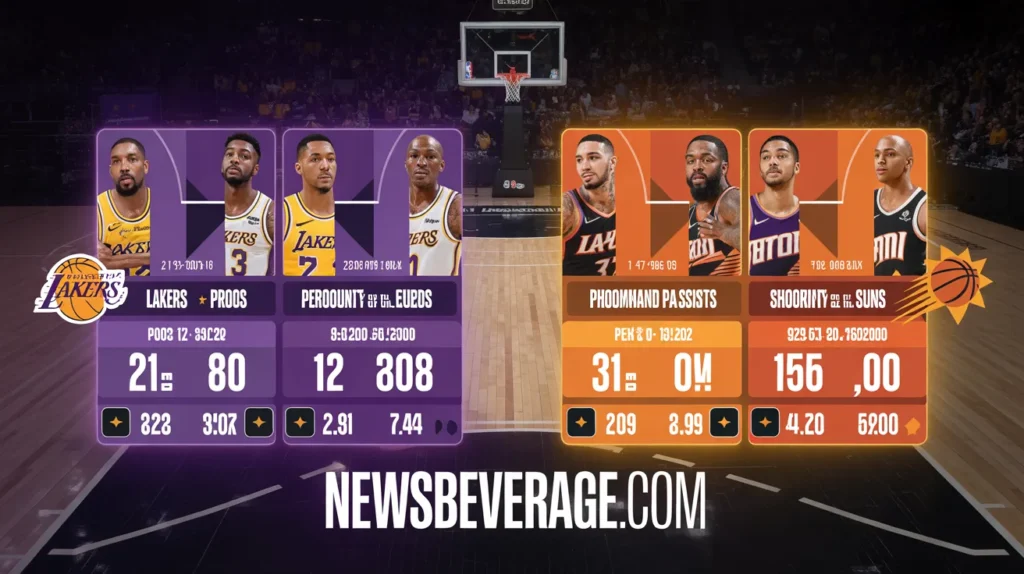Click the star icon beside 823

[x=117, y=424]
